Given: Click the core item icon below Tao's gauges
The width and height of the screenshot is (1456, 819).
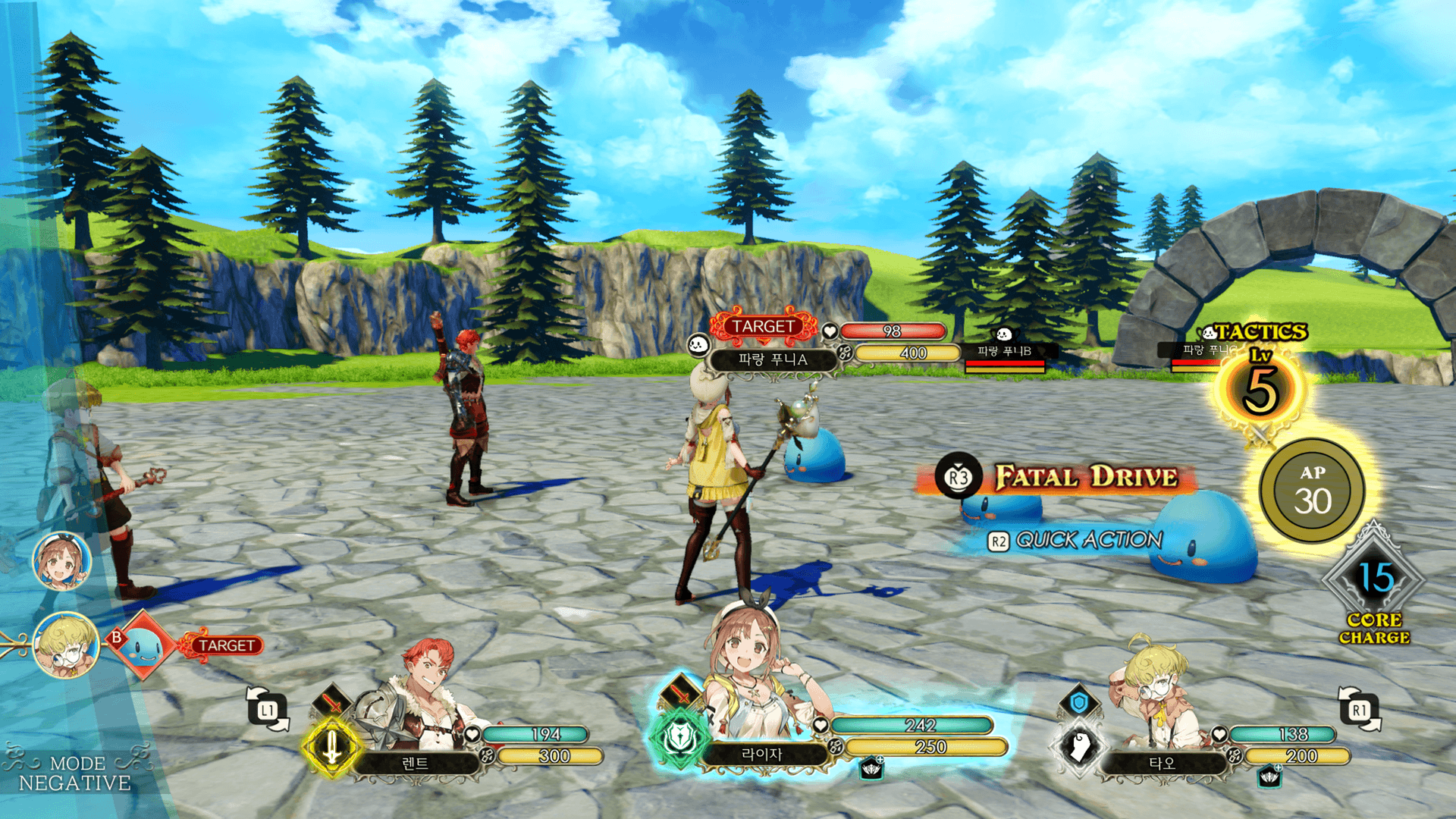Looking at the screenshot, I should pos(1269,775).
